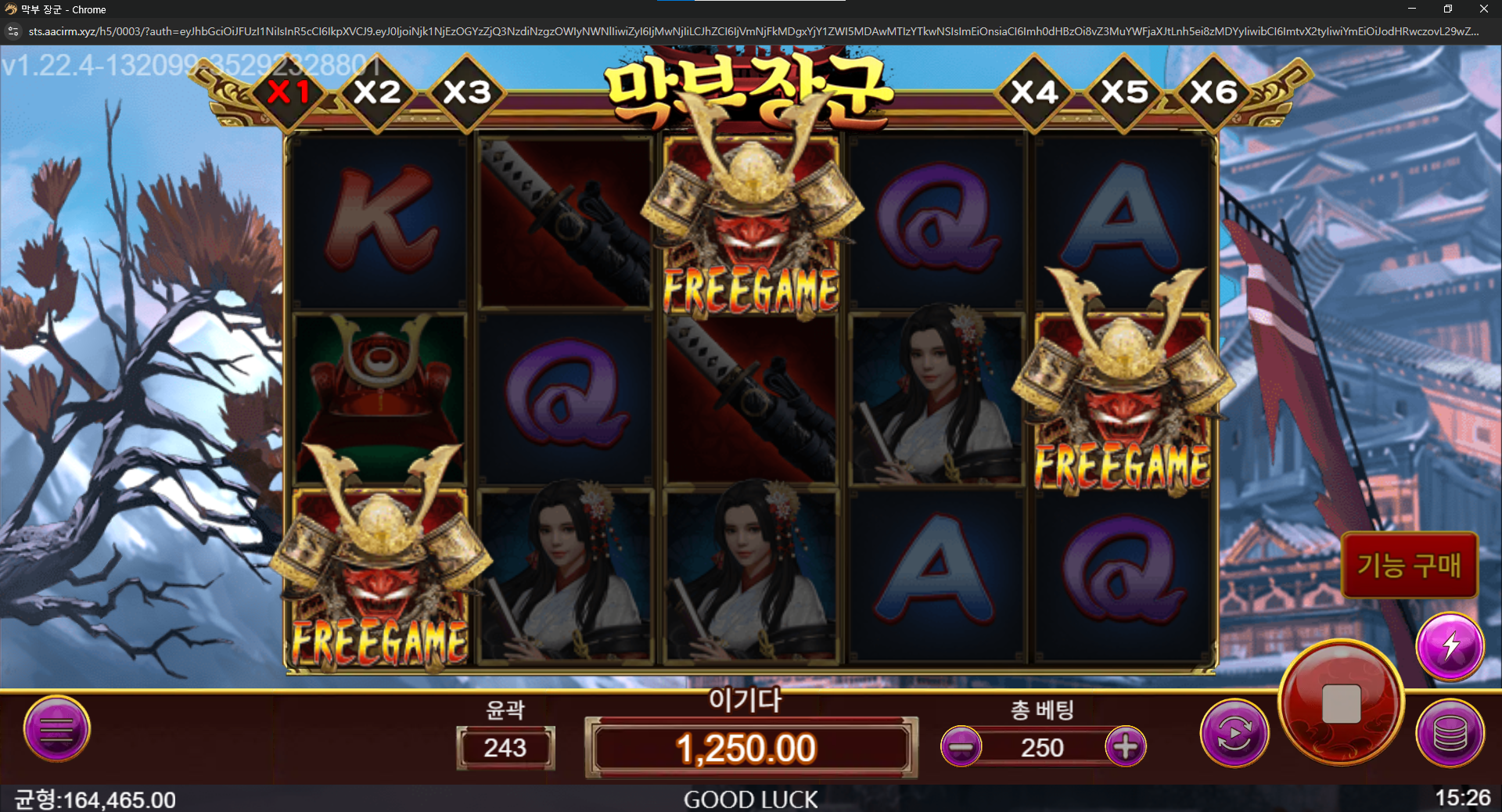Image resolution: width=1502 pixels, height=812 pixels.
Task: Buy the feature with 기능 구매 button
Action: tap(1409, 565)
